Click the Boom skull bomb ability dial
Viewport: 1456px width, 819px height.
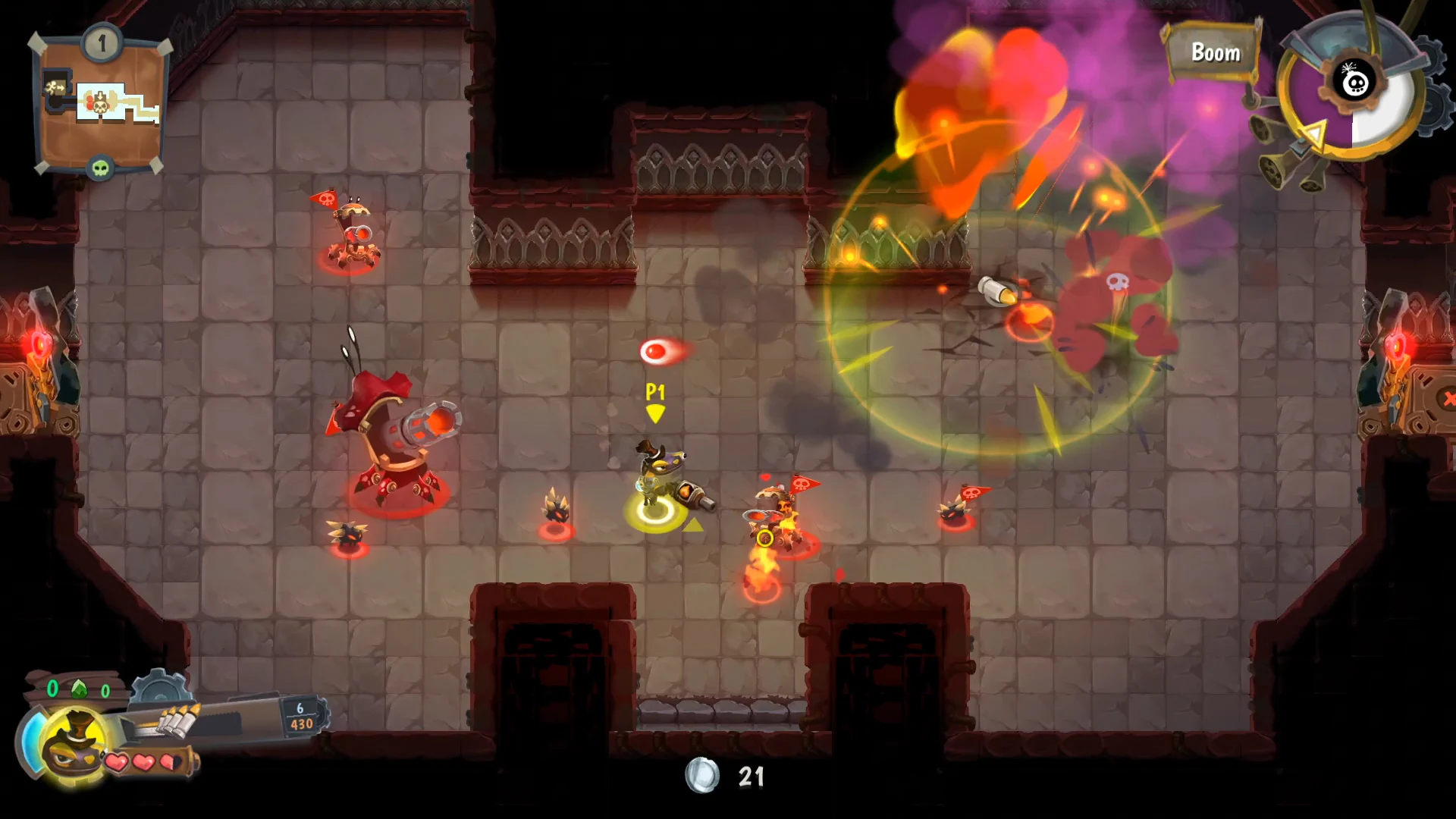[x=1354, y=85]
